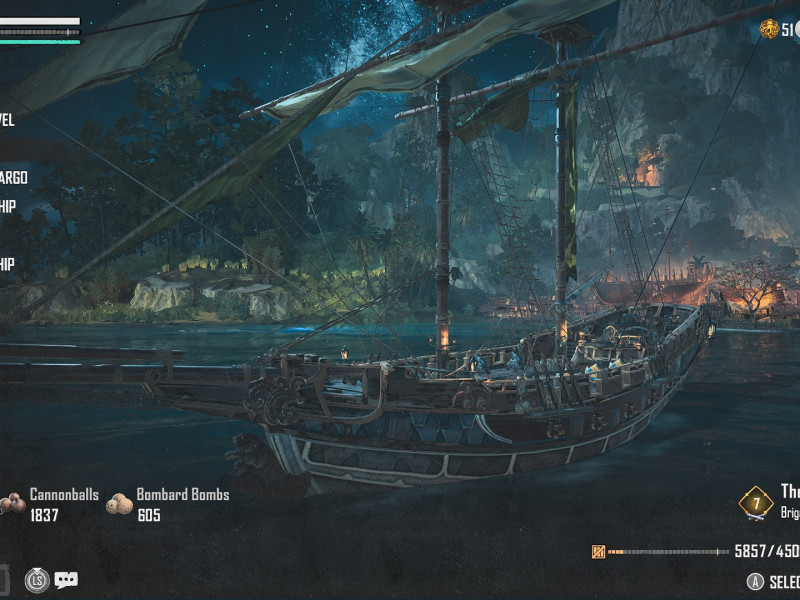Select the Bombard Bombs ammo icon

click(119, 504)
